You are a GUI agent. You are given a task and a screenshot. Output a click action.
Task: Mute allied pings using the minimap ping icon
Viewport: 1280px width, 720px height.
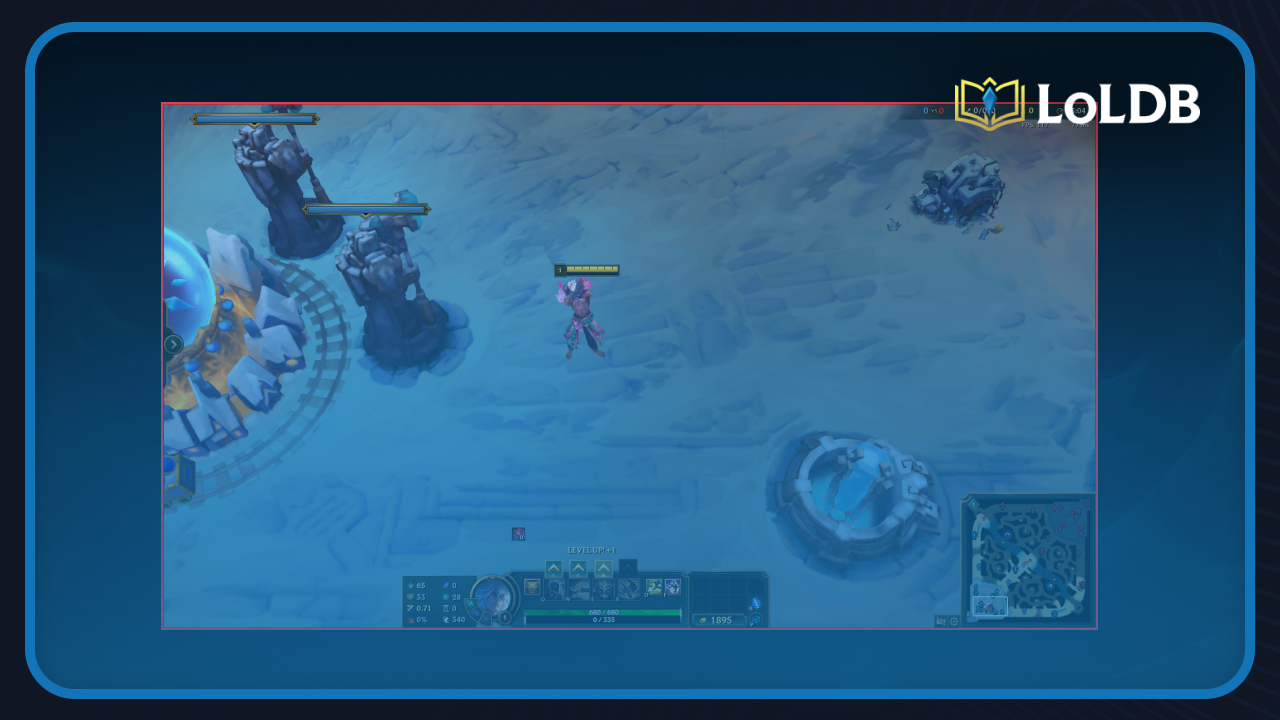pos(940,620)
